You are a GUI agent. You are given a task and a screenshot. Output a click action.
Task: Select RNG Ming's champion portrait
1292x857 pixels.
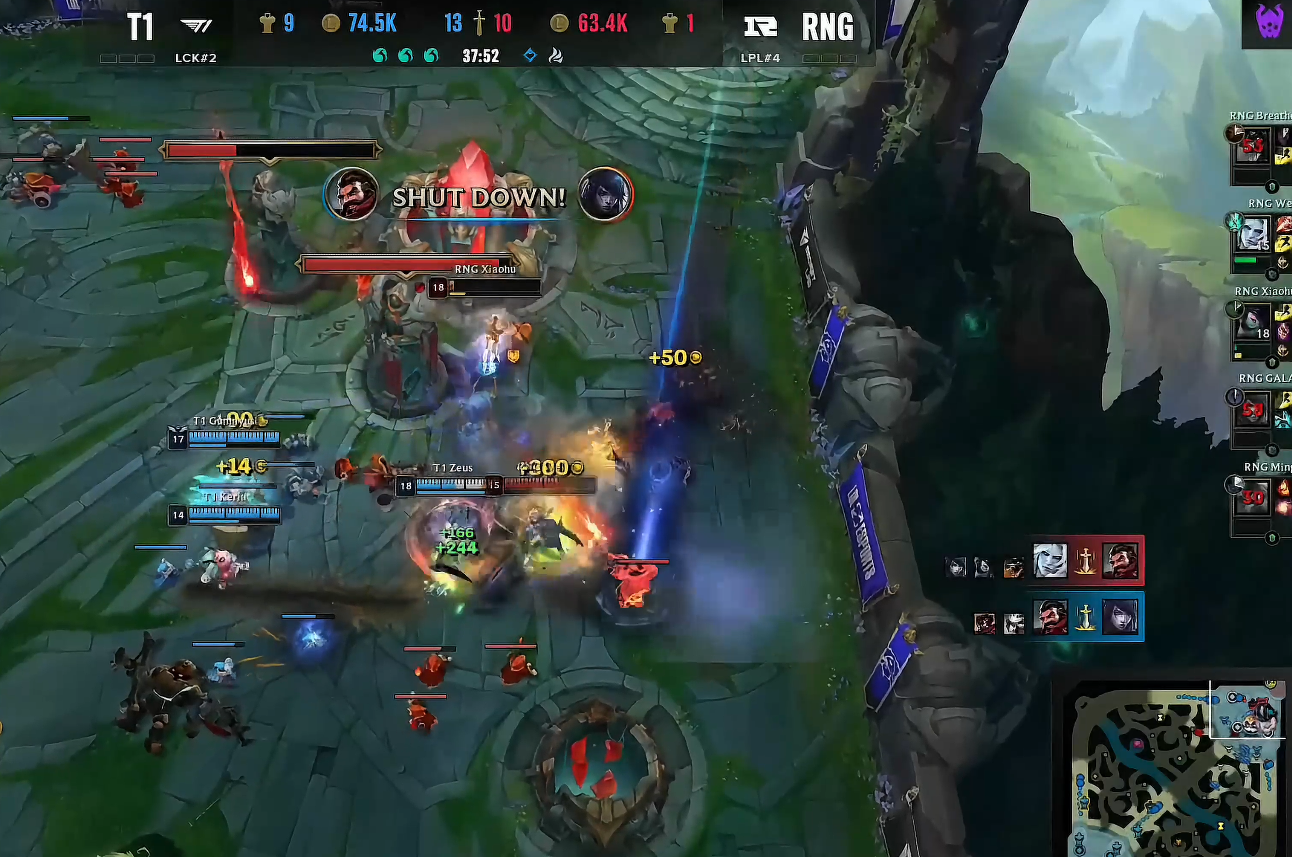[x=1251, y=495]
